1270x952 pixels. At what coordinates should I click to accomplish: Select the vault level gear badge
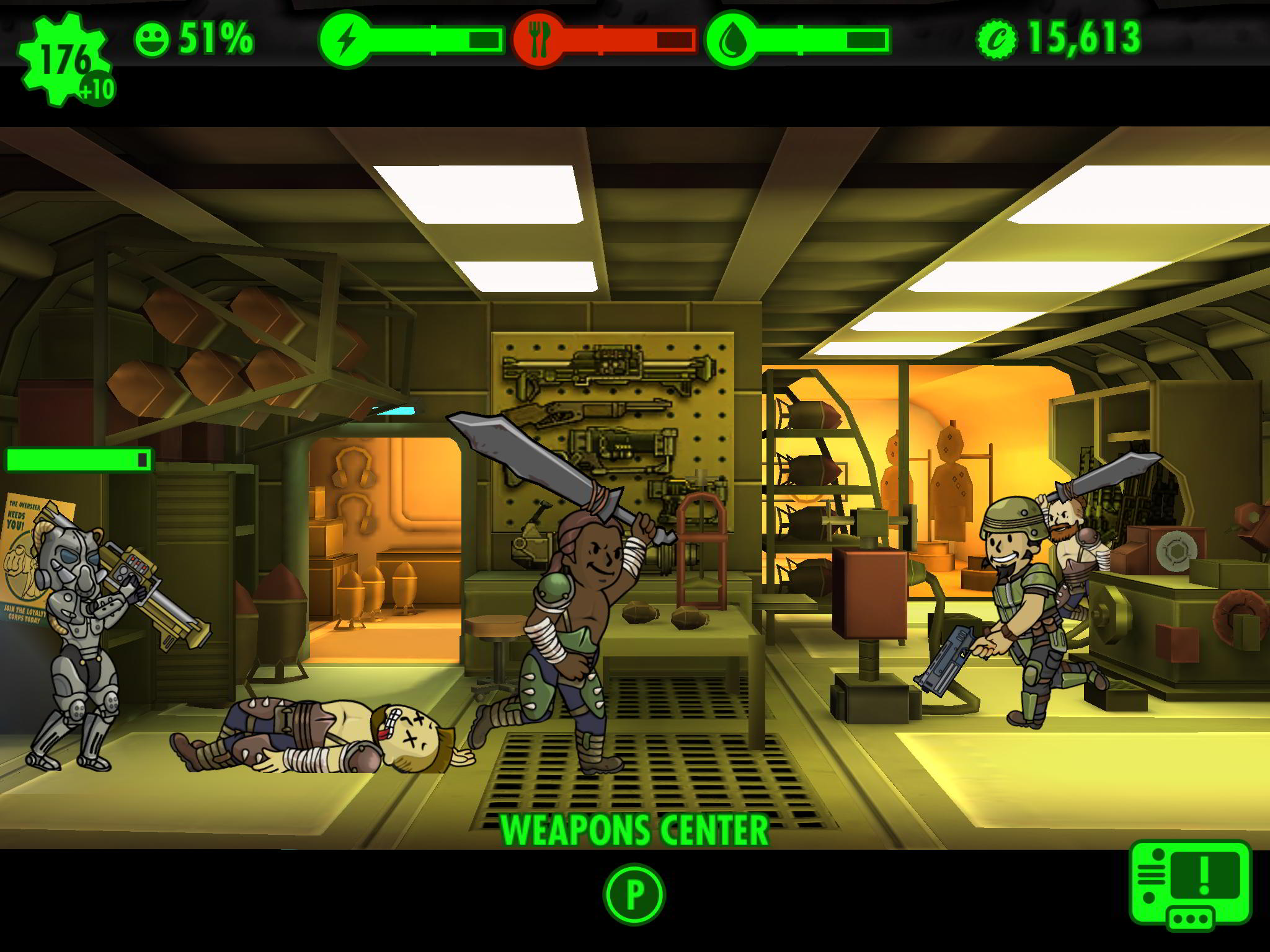point(62,56)
